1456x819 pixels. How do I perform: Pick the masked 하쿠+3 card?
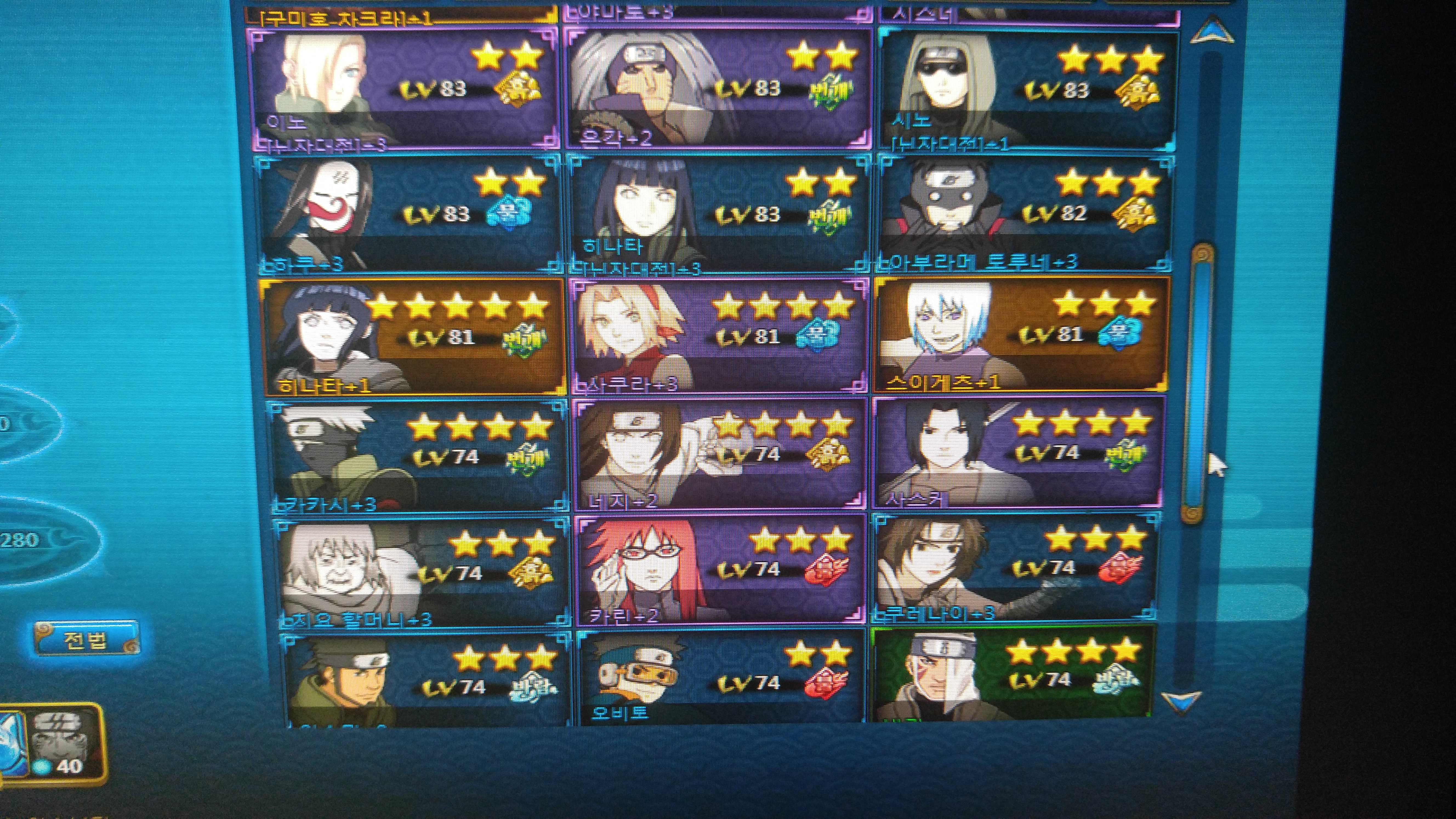[407, 214]
